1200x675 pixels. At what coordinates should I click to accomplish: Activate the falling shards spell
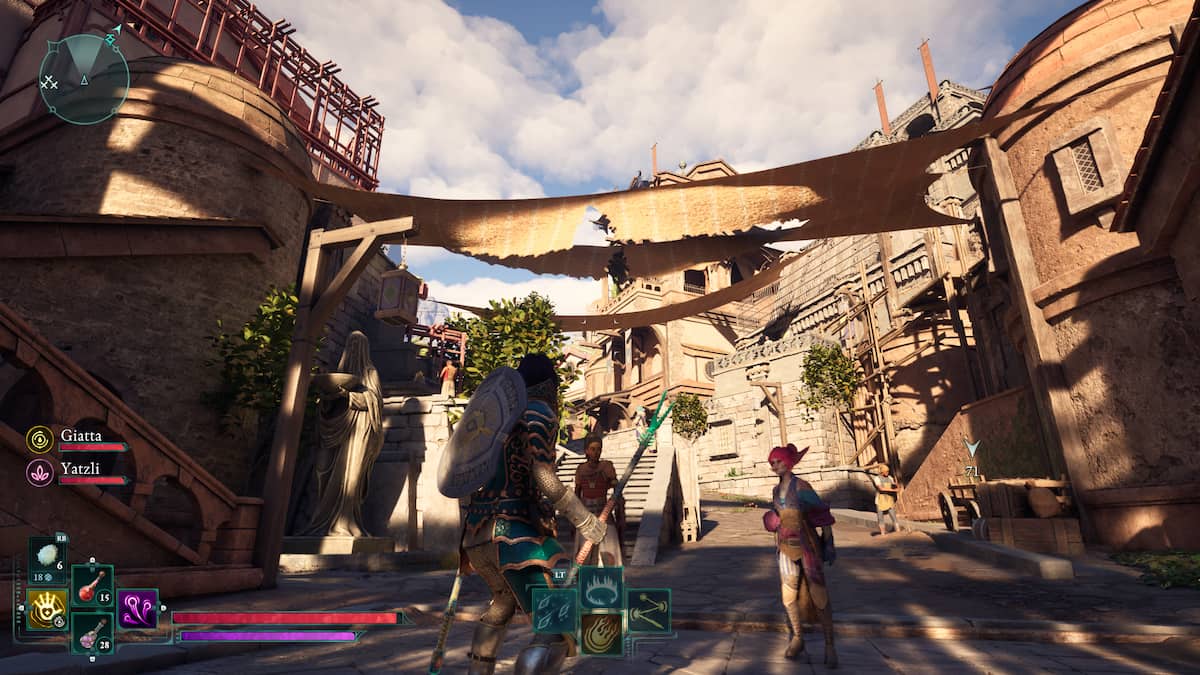553,610
